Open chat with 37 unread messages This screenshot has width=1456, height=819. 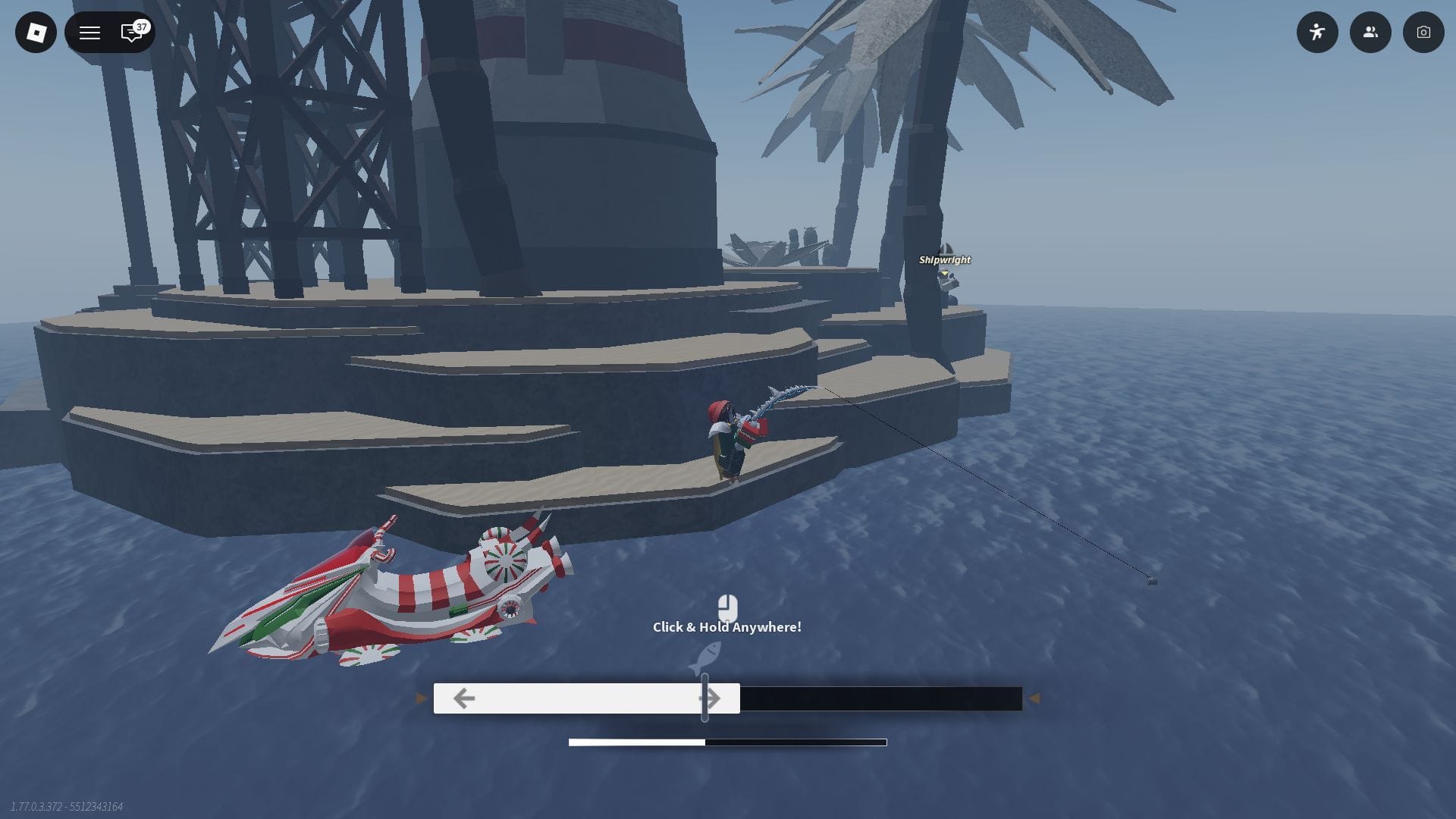pos(132,33)
